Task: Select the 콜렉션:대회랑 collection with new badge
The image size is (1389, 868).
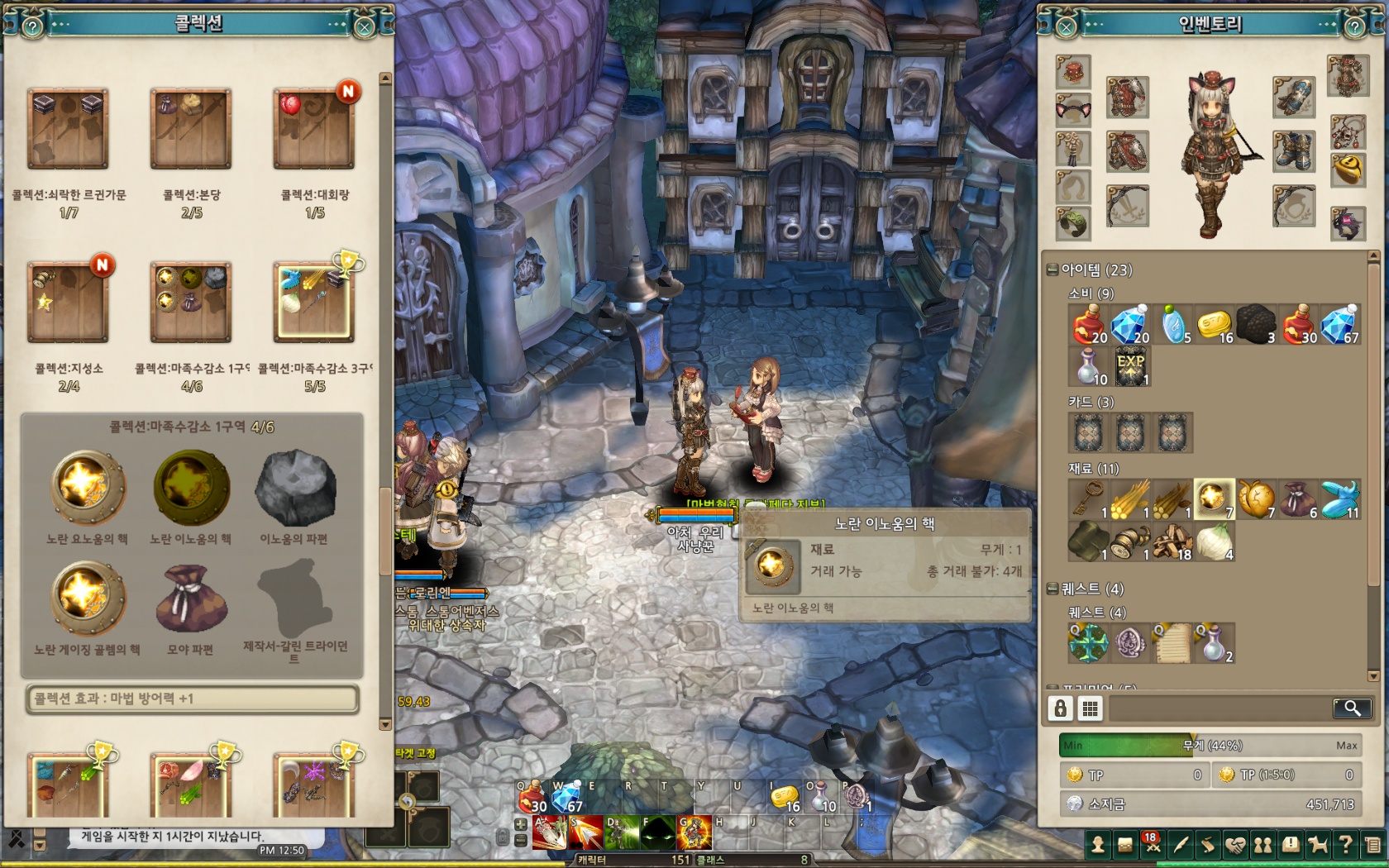Action: tap(314, 130)
